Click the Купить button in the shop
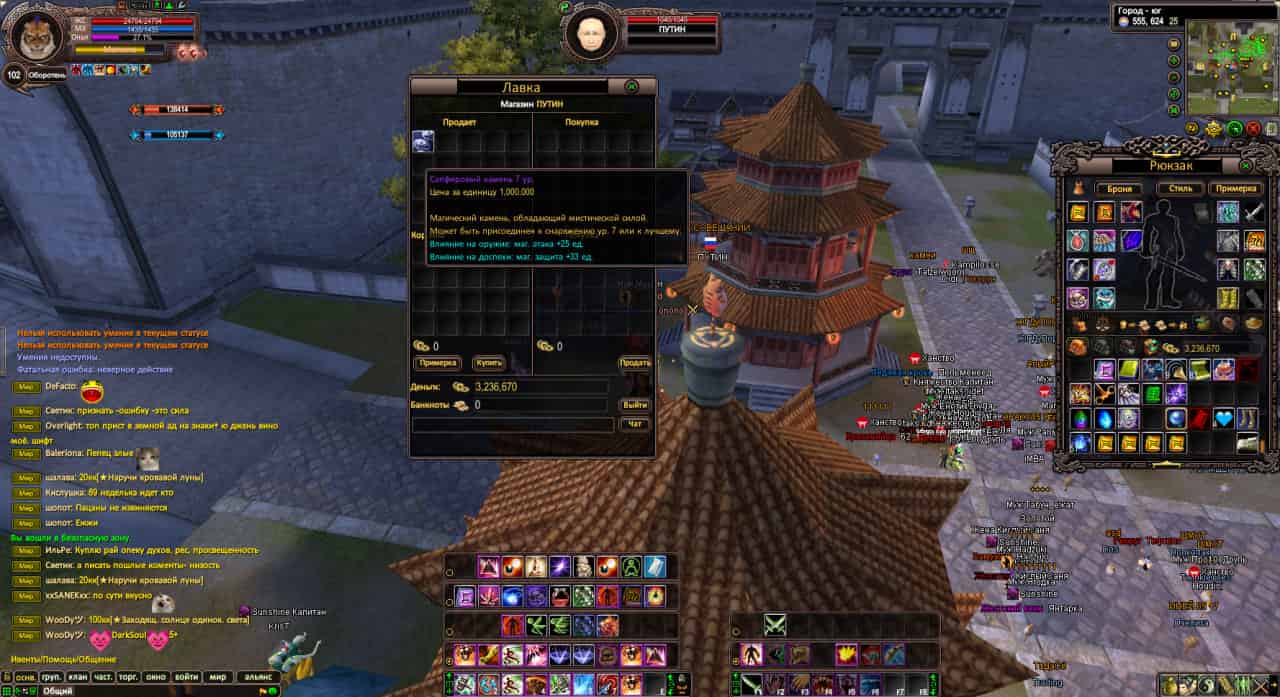 coord(489,363)
